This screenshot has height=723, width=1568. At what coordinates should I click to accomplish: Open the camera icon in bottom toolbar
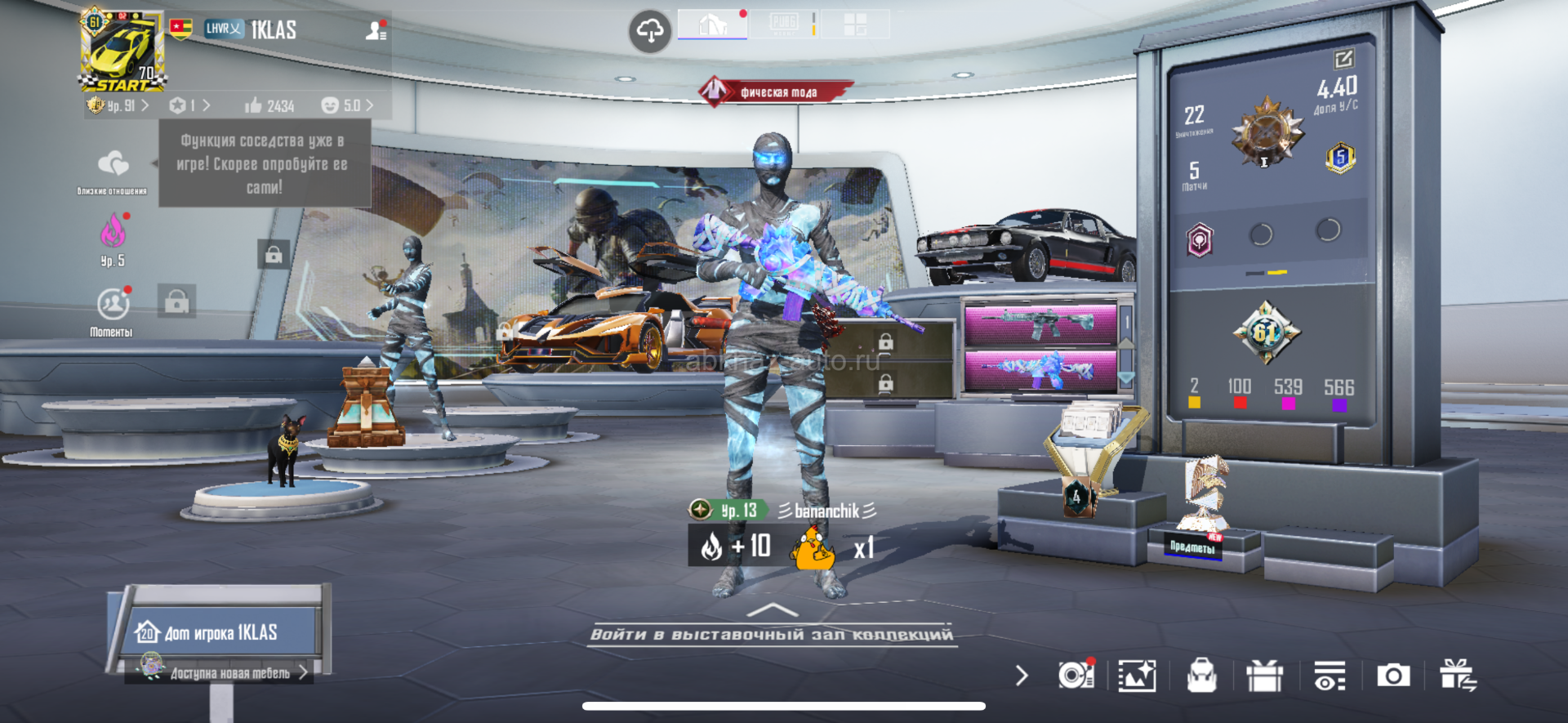click(x=1393, y=676)
